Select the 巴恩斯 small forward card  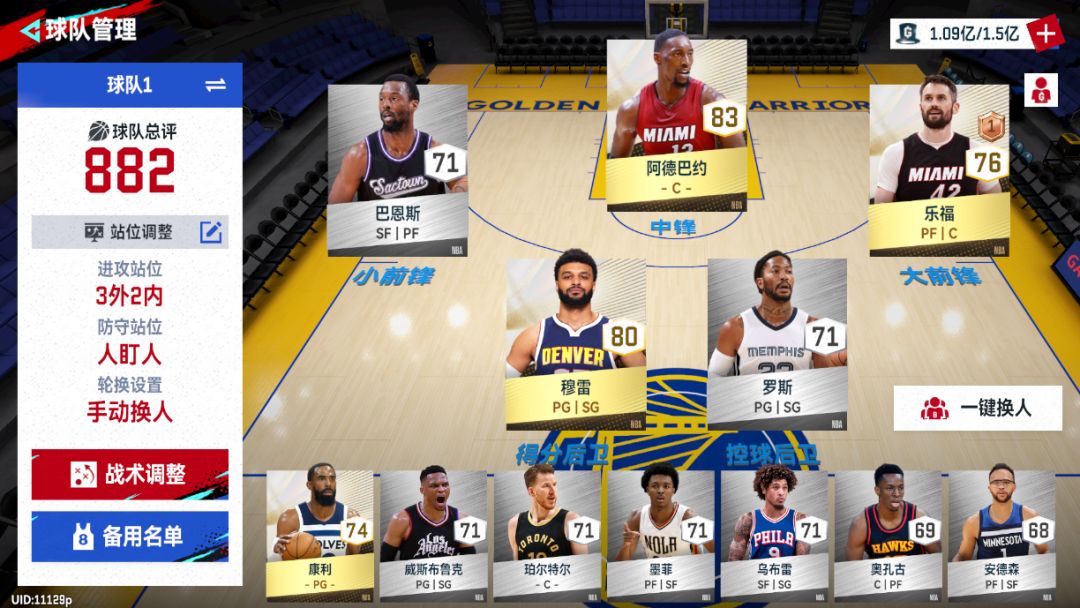click(397, 170)
